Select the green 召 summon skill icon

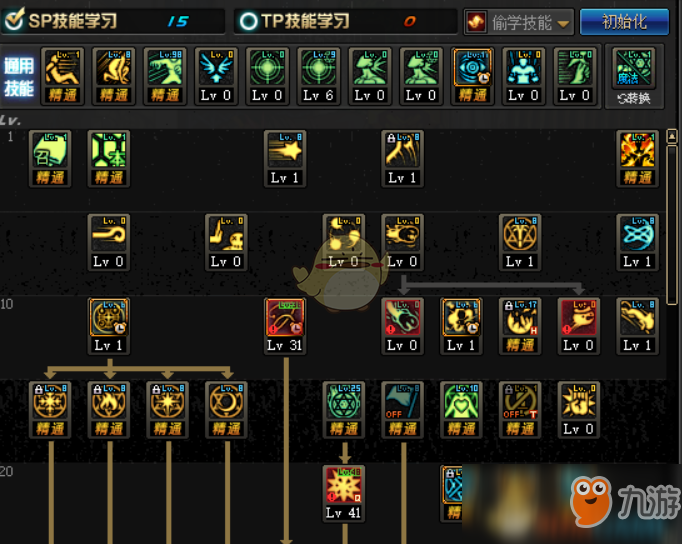pyautogui.click(x=50, y=151)
